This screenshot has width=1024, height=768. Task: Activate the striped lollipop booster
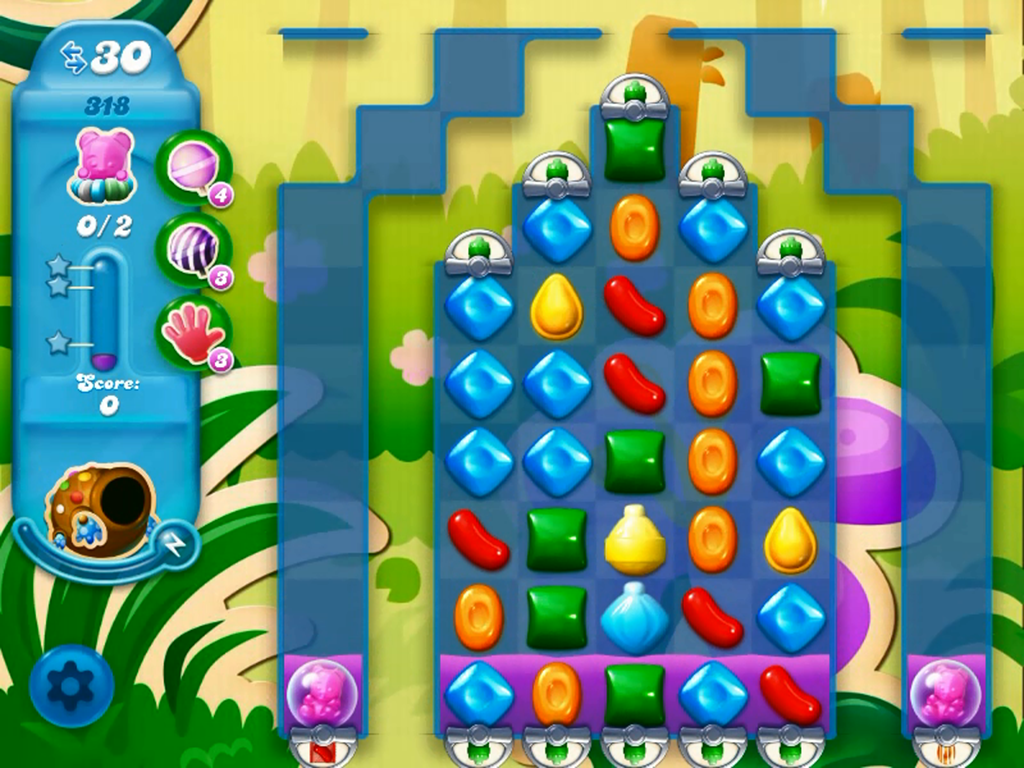192,250
